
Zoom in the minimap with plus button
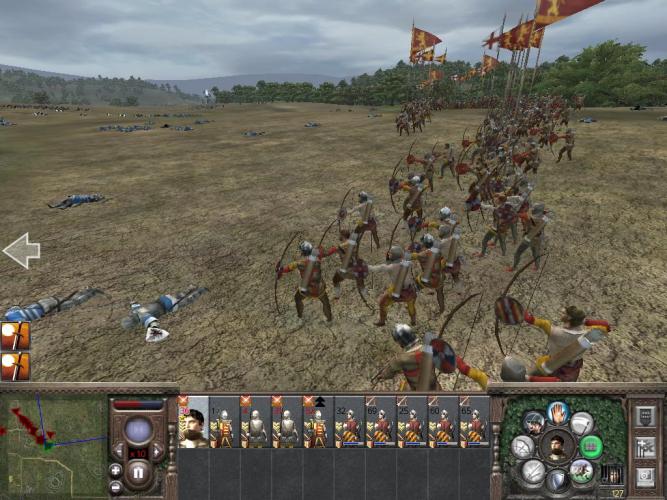[116, 469]
